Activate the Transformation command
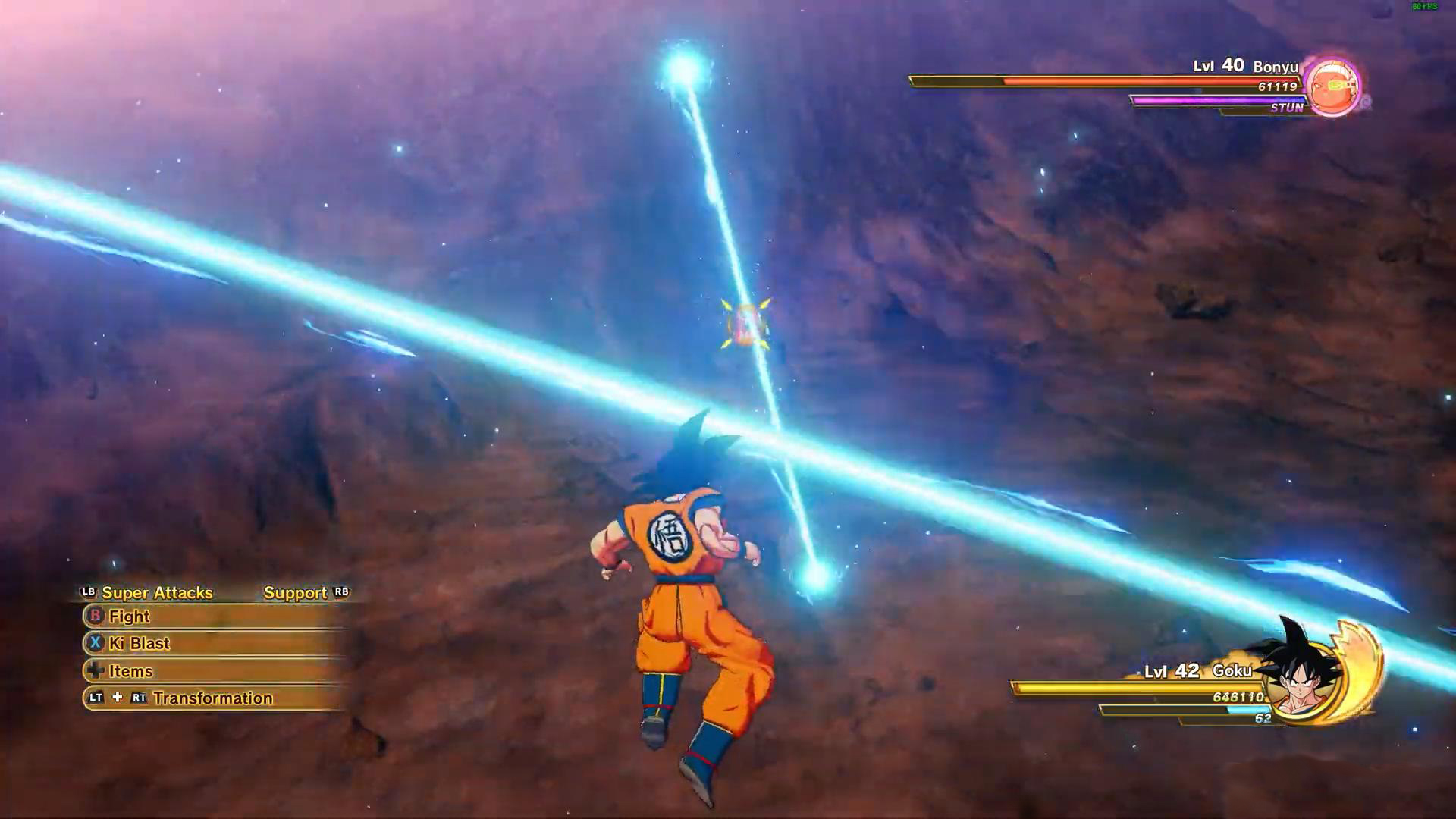 click(x=212, y=698)
